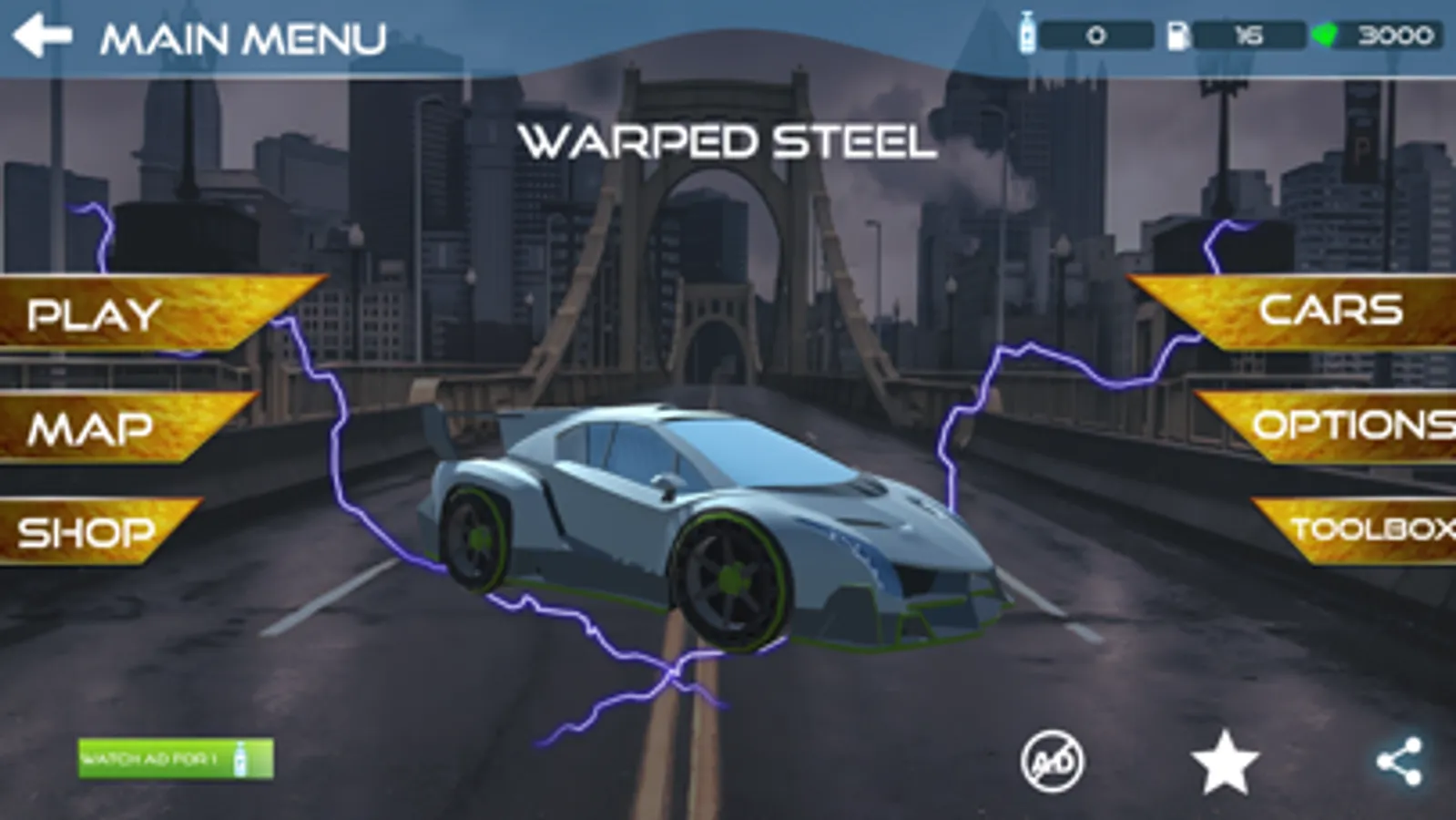Viewport: 1456px width, 820px height.
Task: Click the star icon to rate the game
Action: point(1223,762)
